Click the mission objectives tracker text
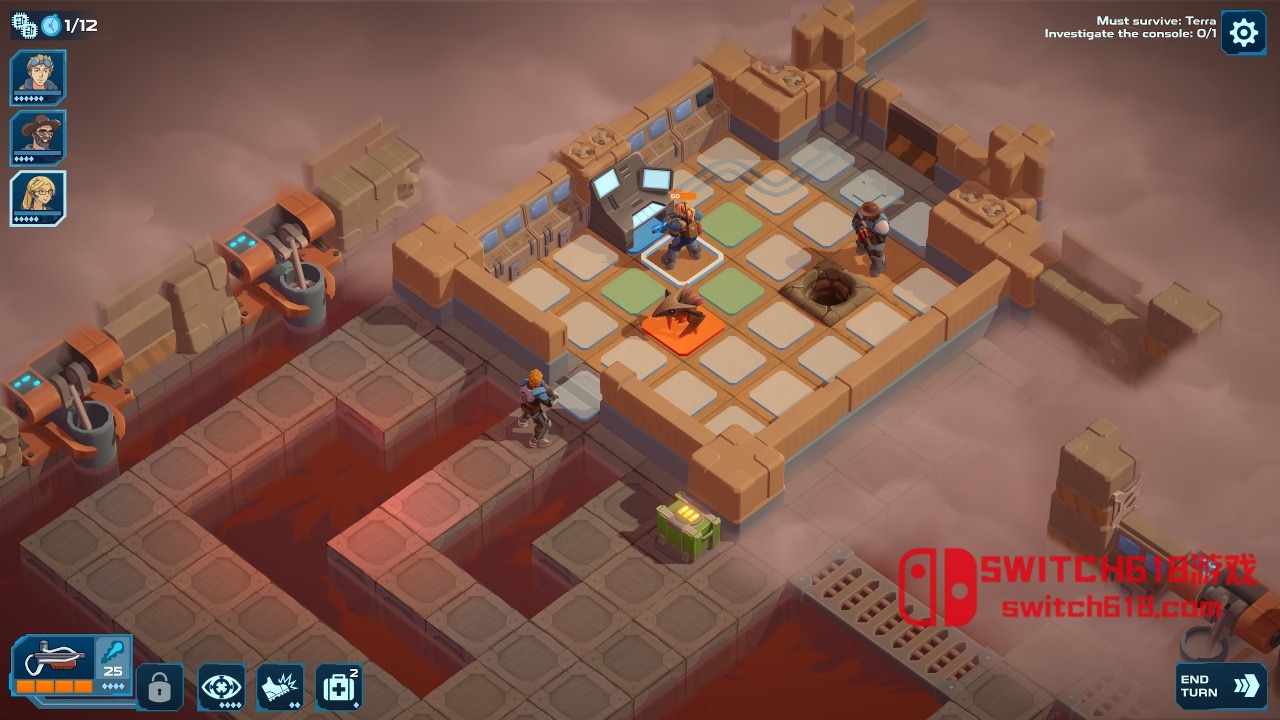Screen dimensions: 1280x720 [x=1130, y=27]
